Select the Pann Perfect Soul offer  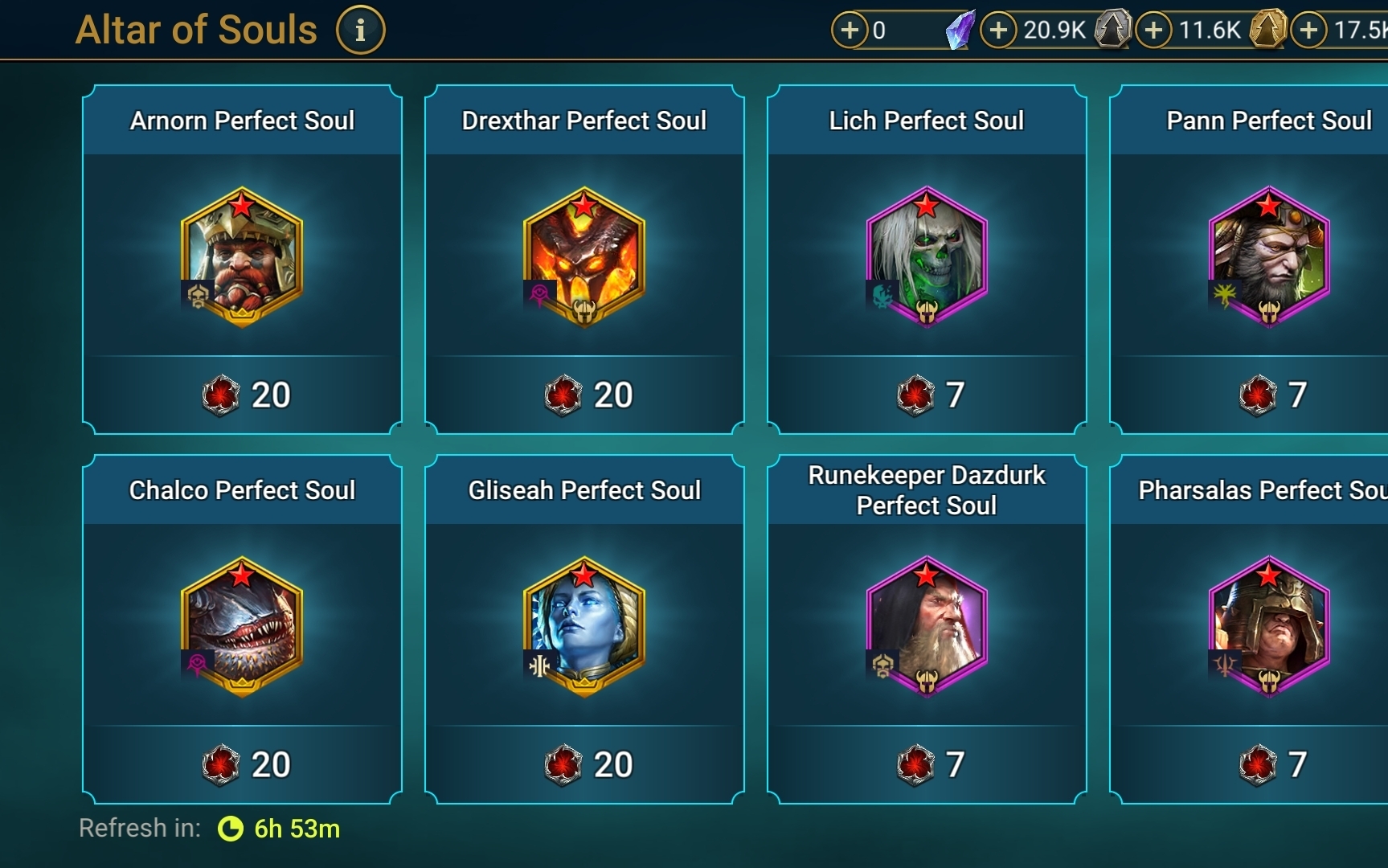1268,259
